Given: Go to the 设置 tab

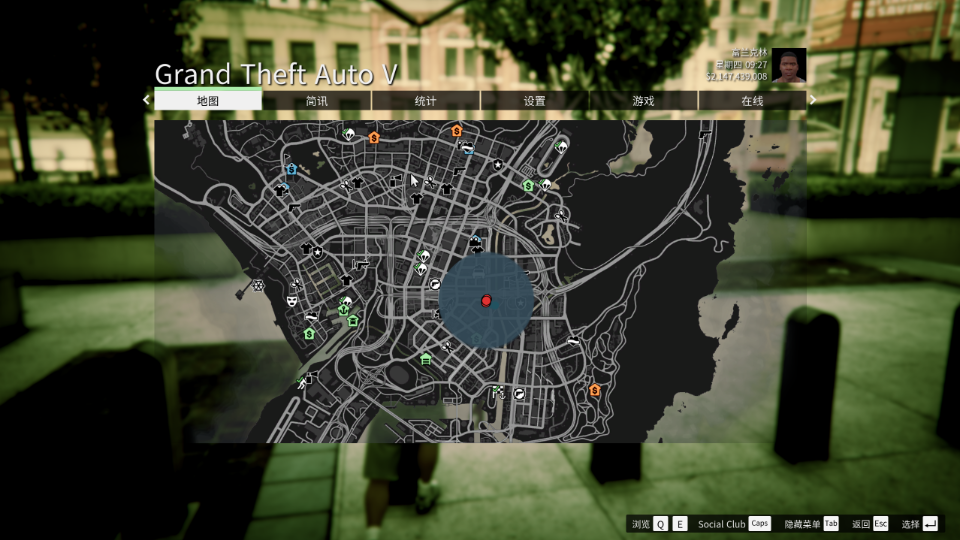Looking at the screenshot, I should pyautogui.click(x=535, y=101).
